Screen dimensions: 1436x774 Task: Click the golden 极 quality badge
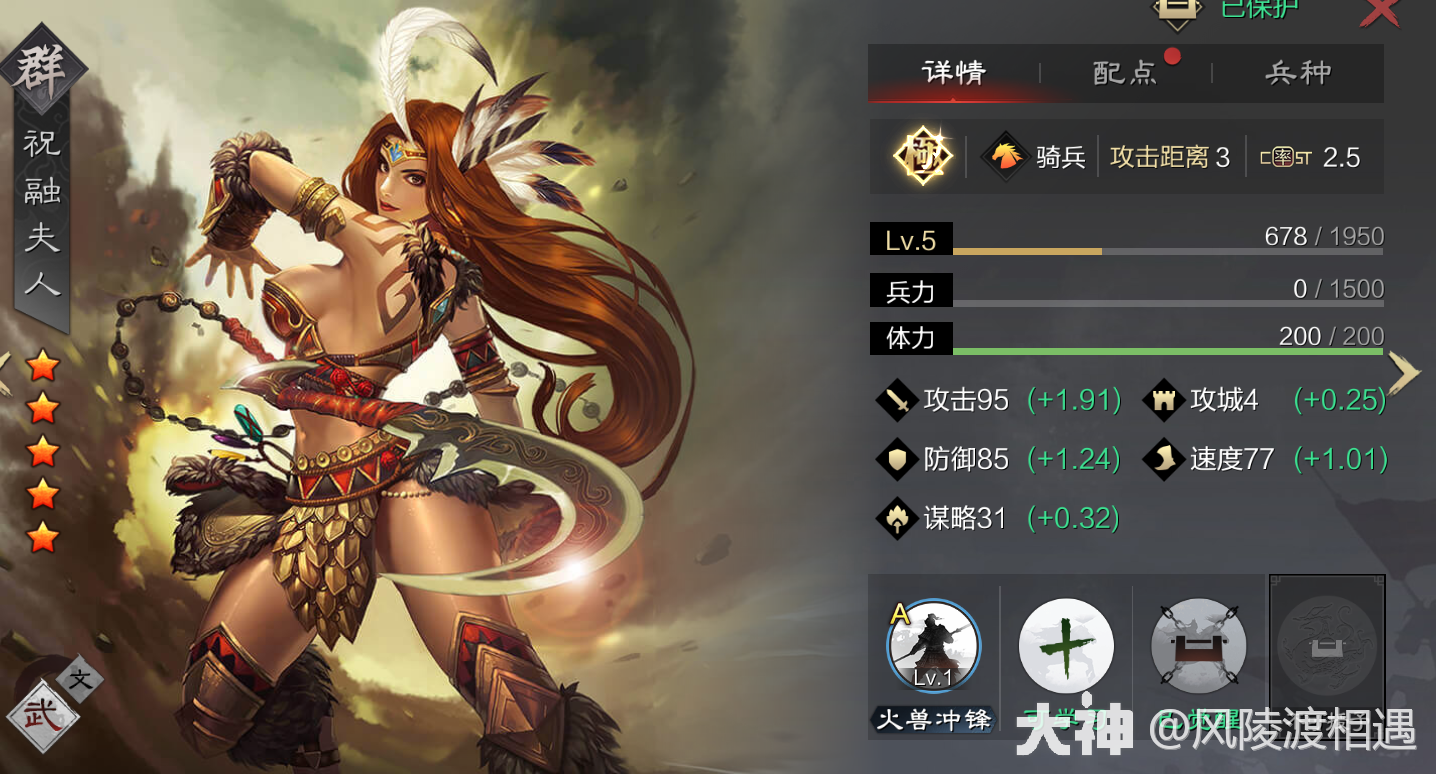click(921, 156)
